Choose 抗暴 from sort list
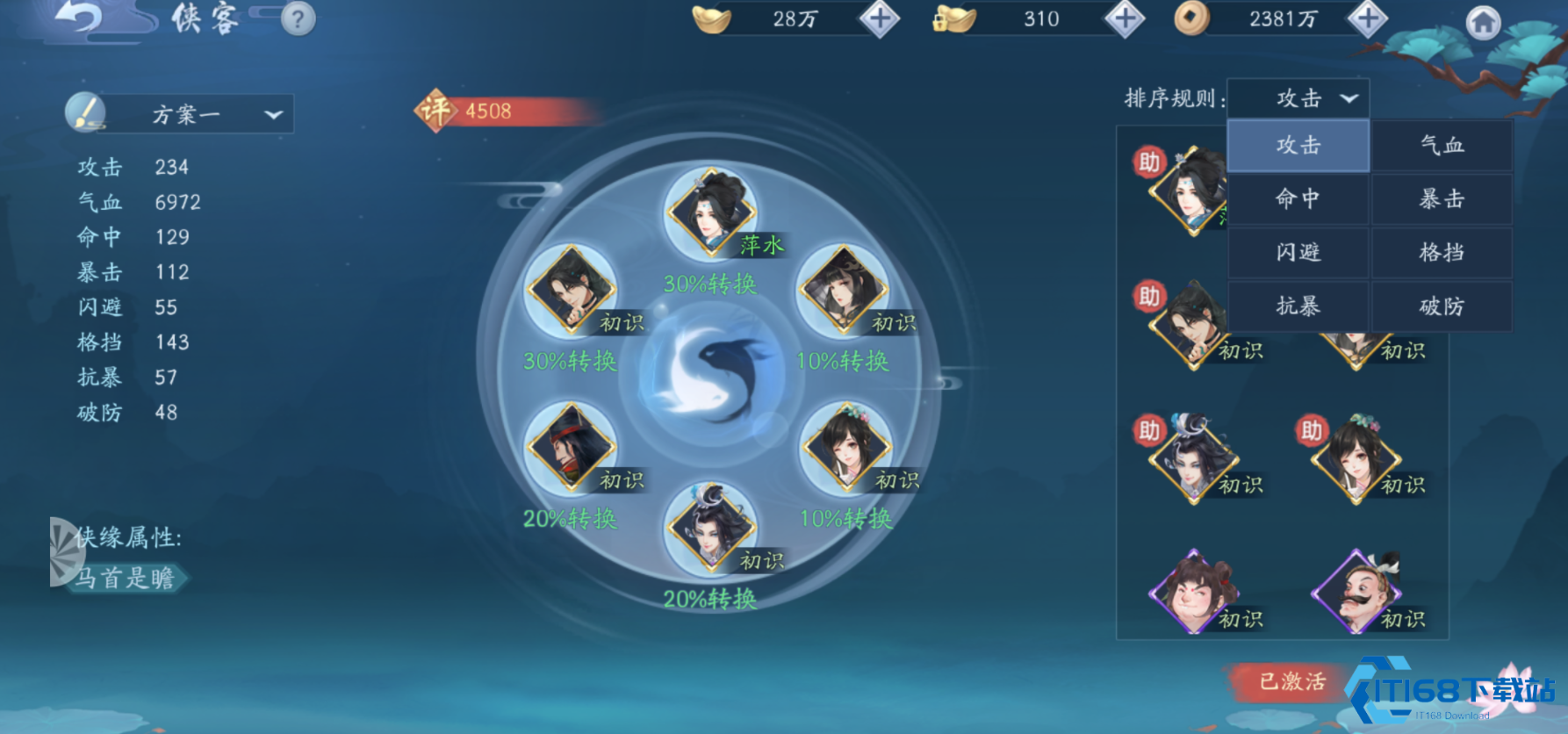 click(x=1298, y=306)
